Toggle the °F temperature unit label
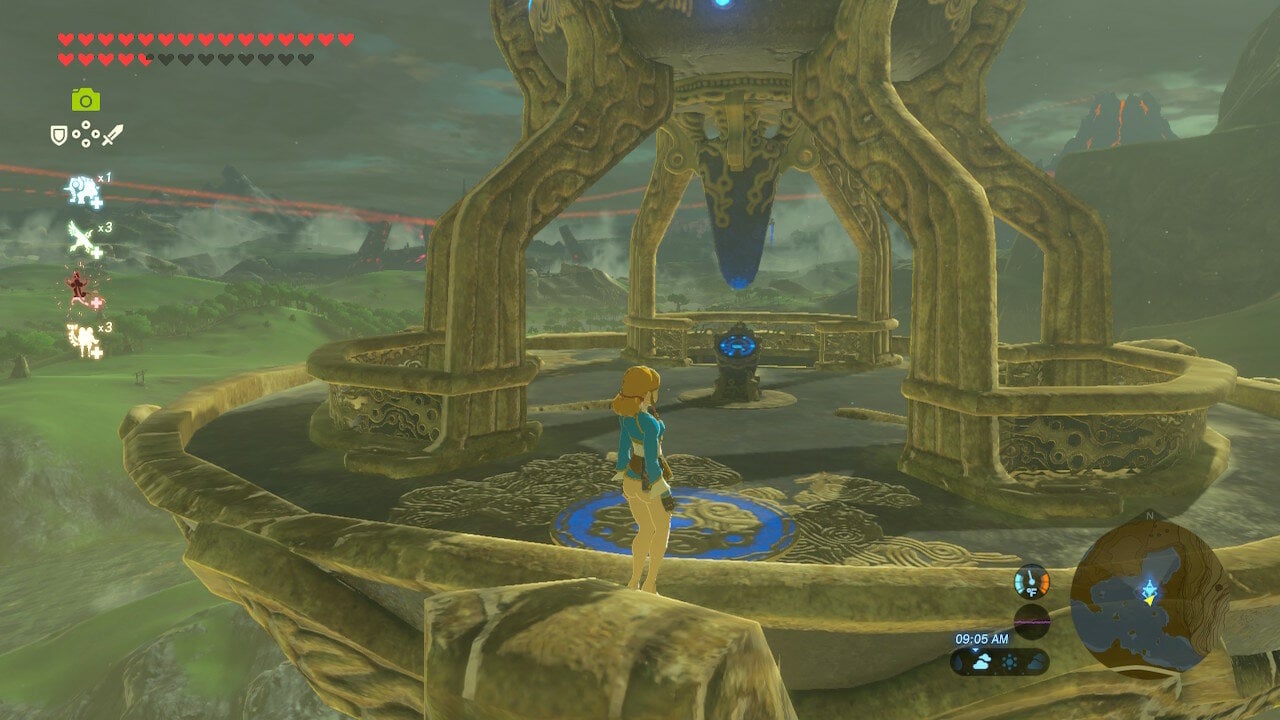 click(1032, 592)
